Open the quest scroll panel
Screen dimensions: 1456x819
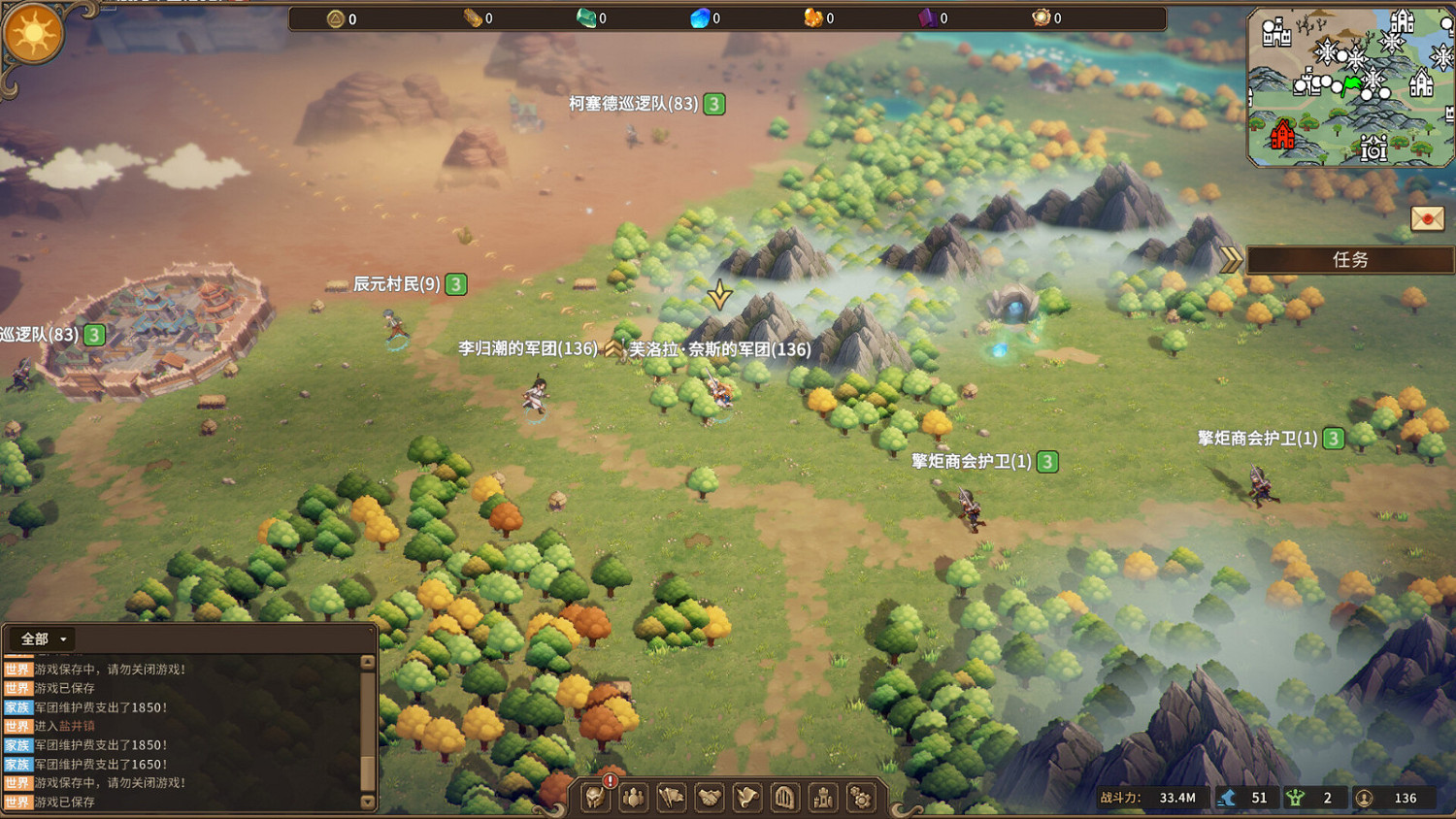click(x=746, y=798)
